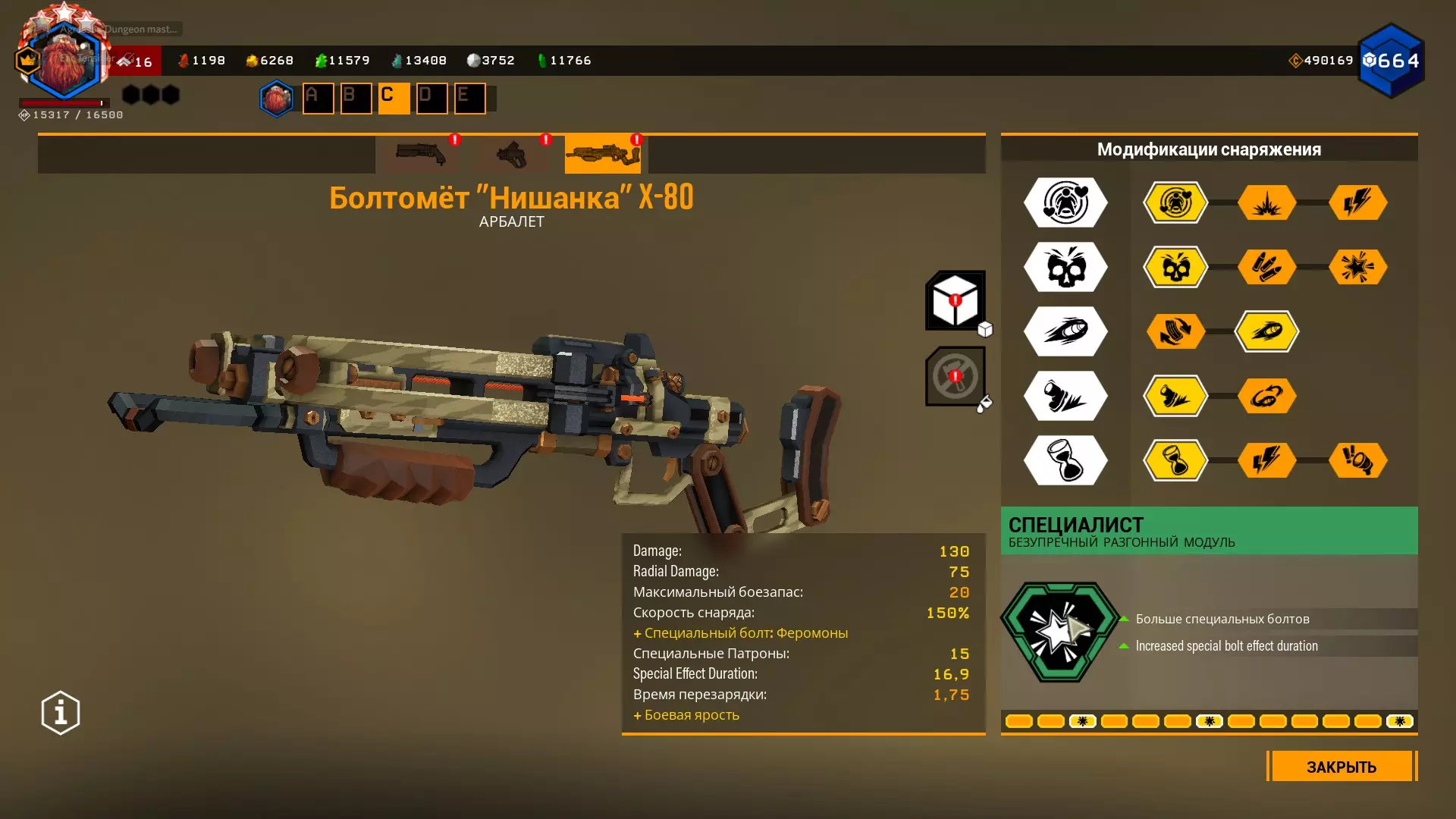This screenshot has width=1456, height=819.
Task: Choose the angry skull mod in second row
Action: pos(1175,267)
